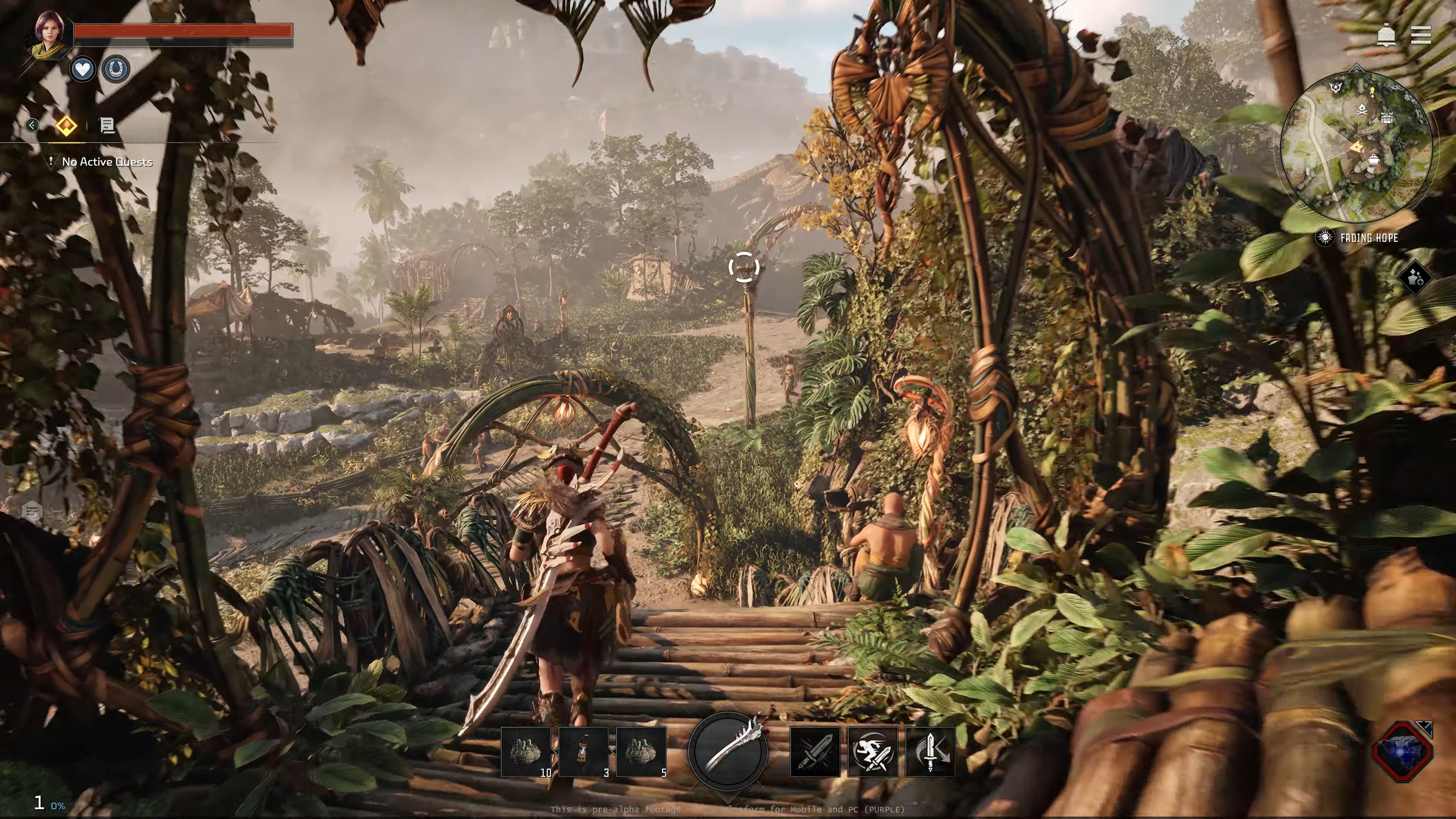Activate the downward sword strike skill
This screenshot has width=1456, height=819.
(x=930, y=752)
